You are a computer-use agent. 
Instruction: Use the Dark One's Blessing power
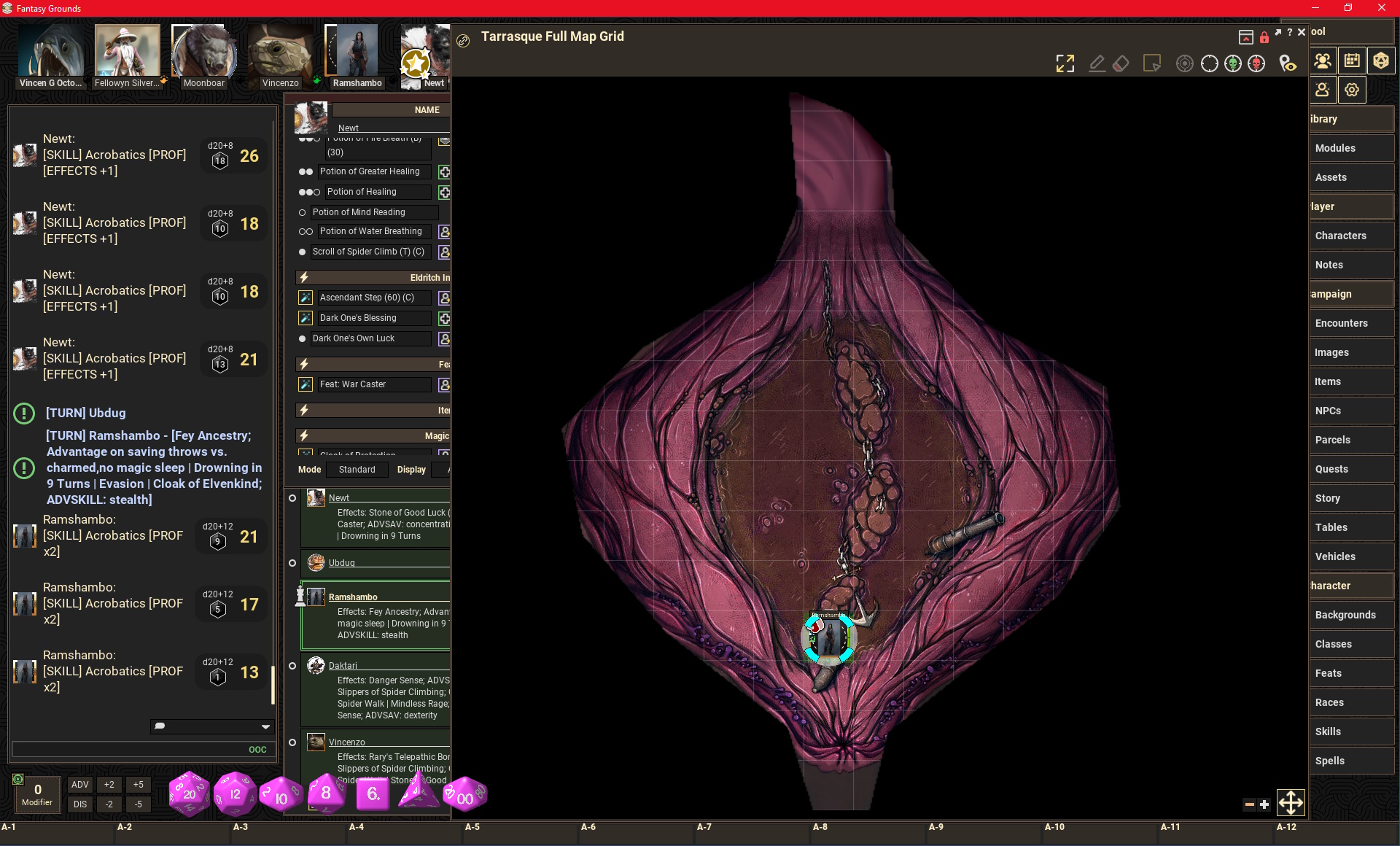click(x=358, y=318)
